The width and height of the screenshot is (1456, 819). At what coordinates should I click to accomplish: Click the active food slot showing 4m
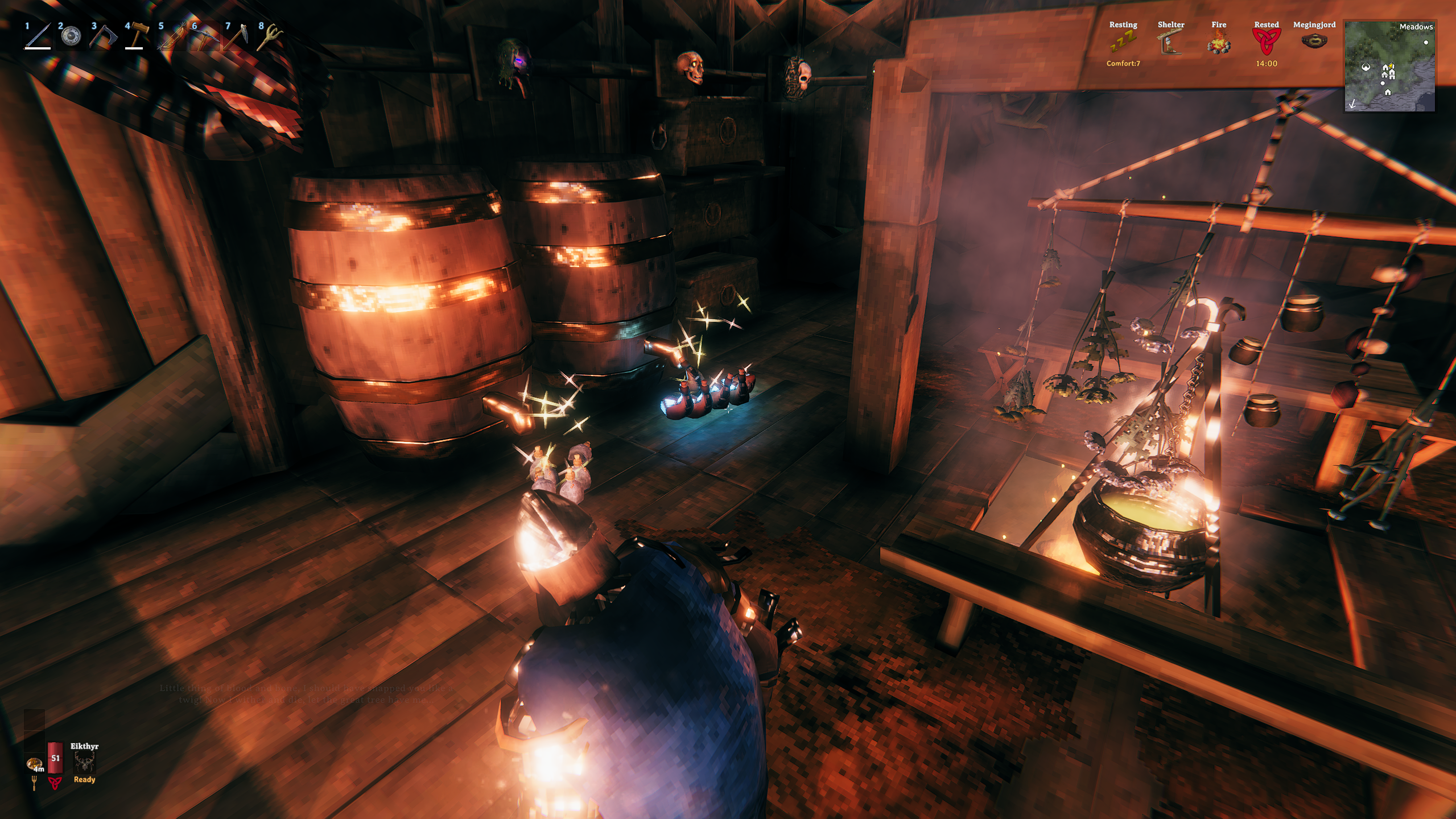pos(35,763)
